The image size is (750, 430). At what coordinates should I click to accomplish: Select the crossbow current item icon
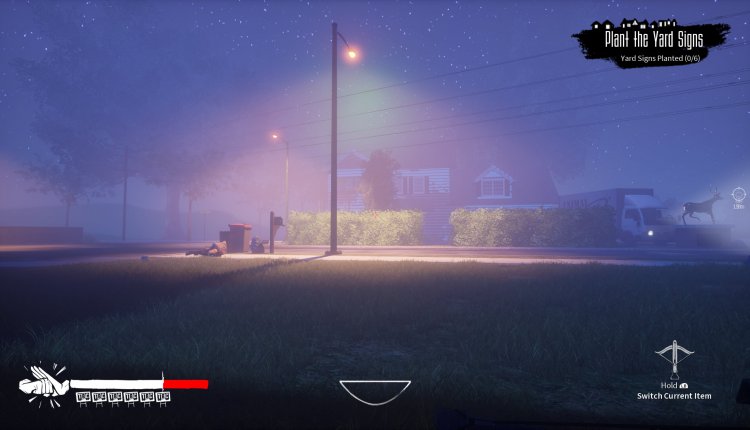pyautogui.click(x=673, y=359)
